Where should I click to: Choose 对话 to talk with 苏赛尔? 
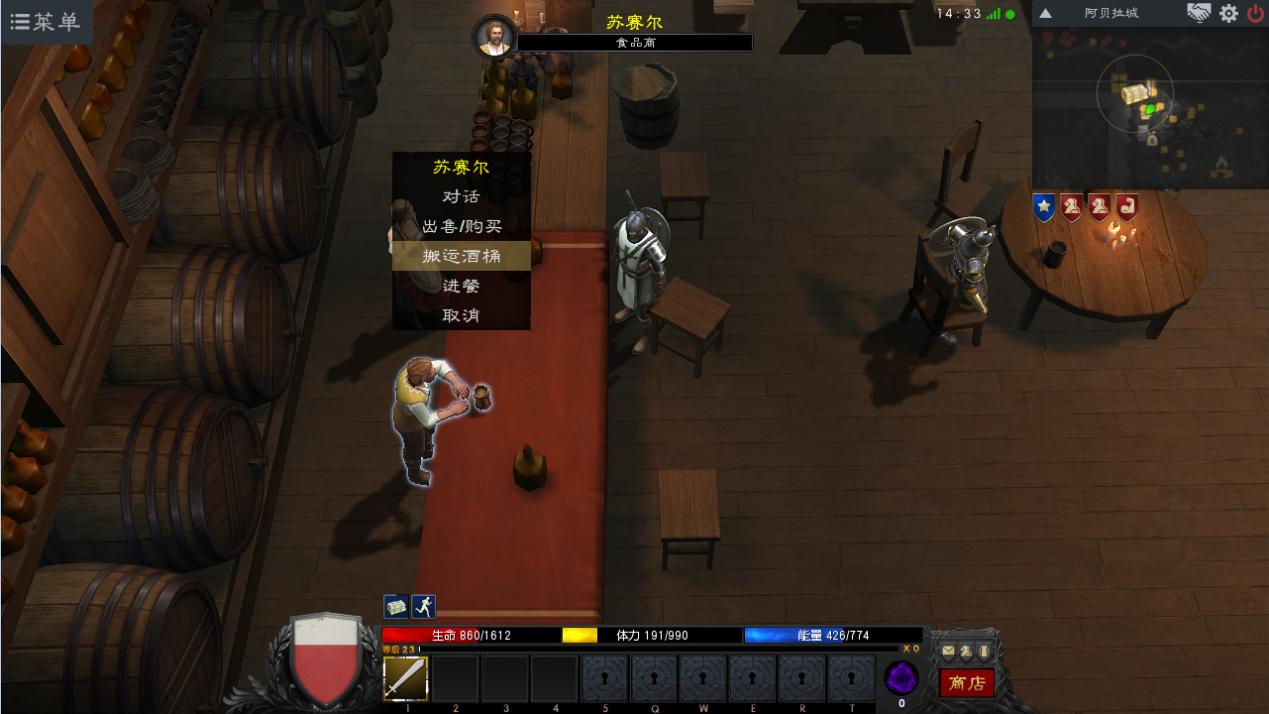461,197
